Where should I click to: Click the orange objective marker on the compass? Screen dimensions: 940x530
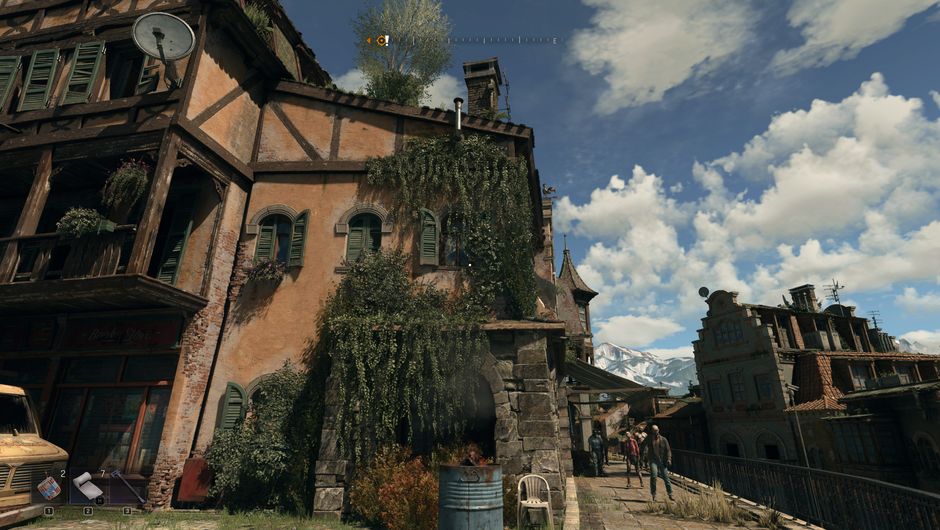[381, 41]
